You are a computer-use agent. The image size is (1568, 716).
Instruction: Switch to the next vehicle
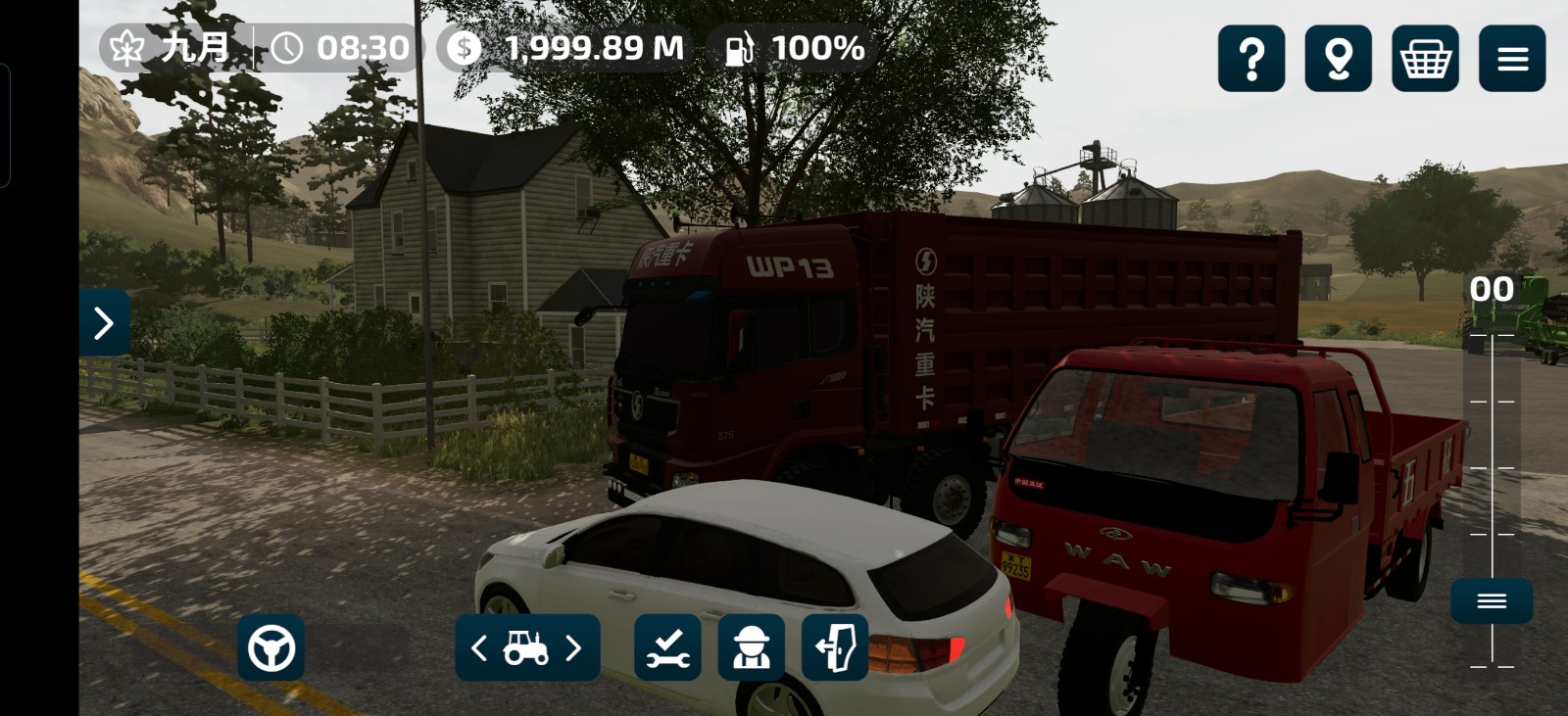click(574, 647)
